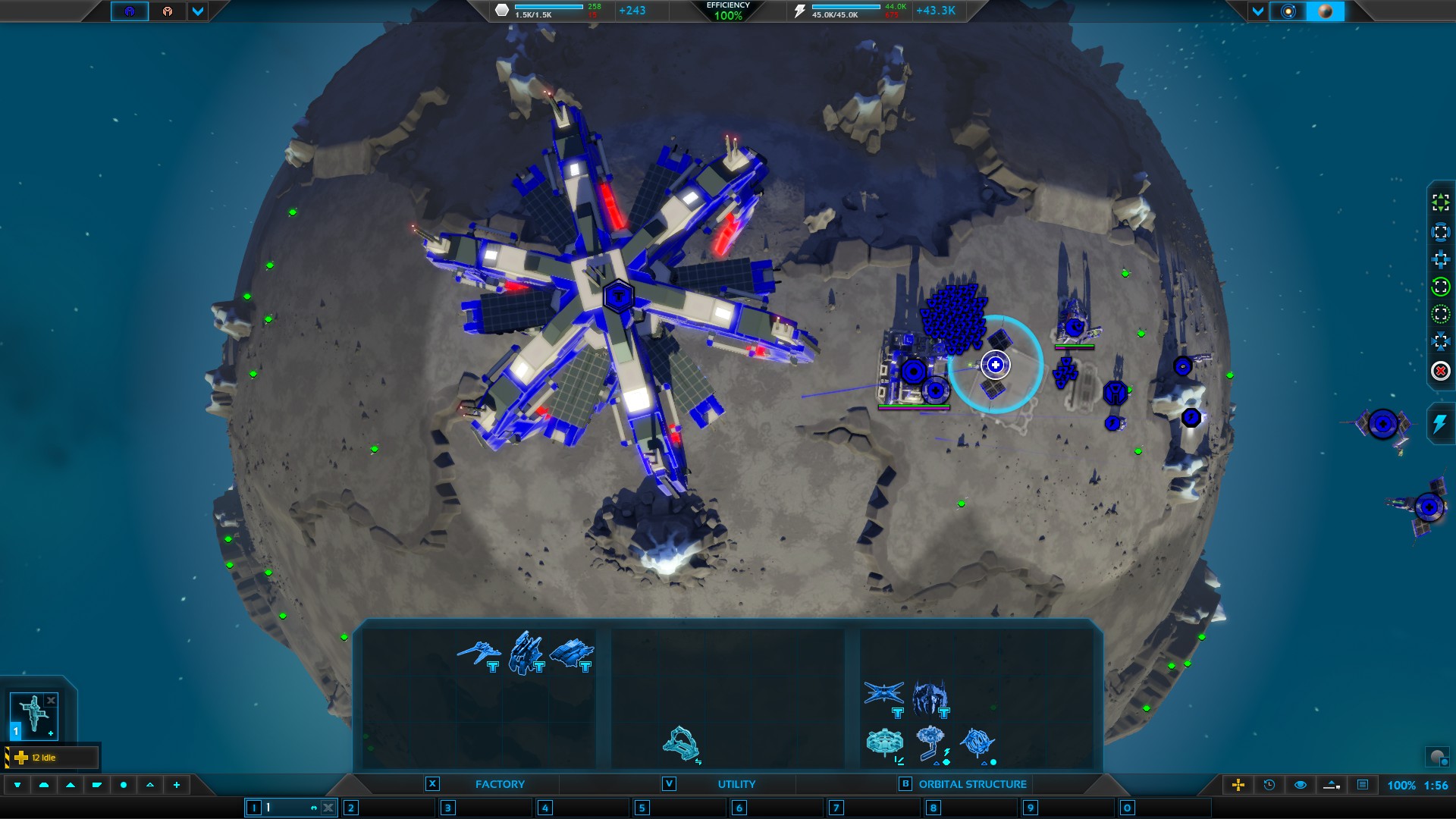The height and width of the screenshot is (819, 1456).
Task: Select the Orbital Structure build tab
Action: (x=972, y=784)
